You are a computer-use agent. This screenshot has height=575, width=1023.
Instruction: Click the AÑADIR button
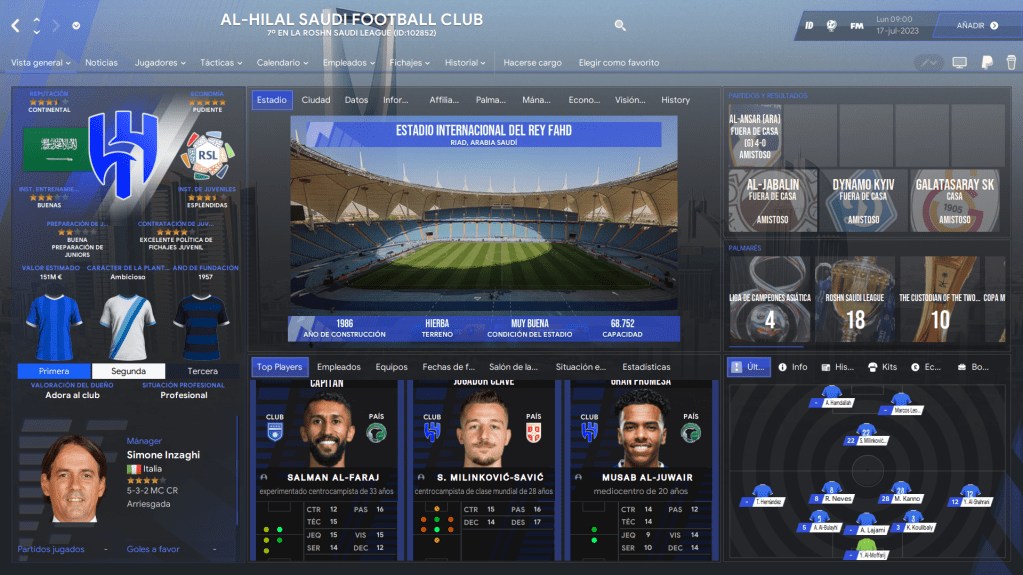(x=977, y=25)
